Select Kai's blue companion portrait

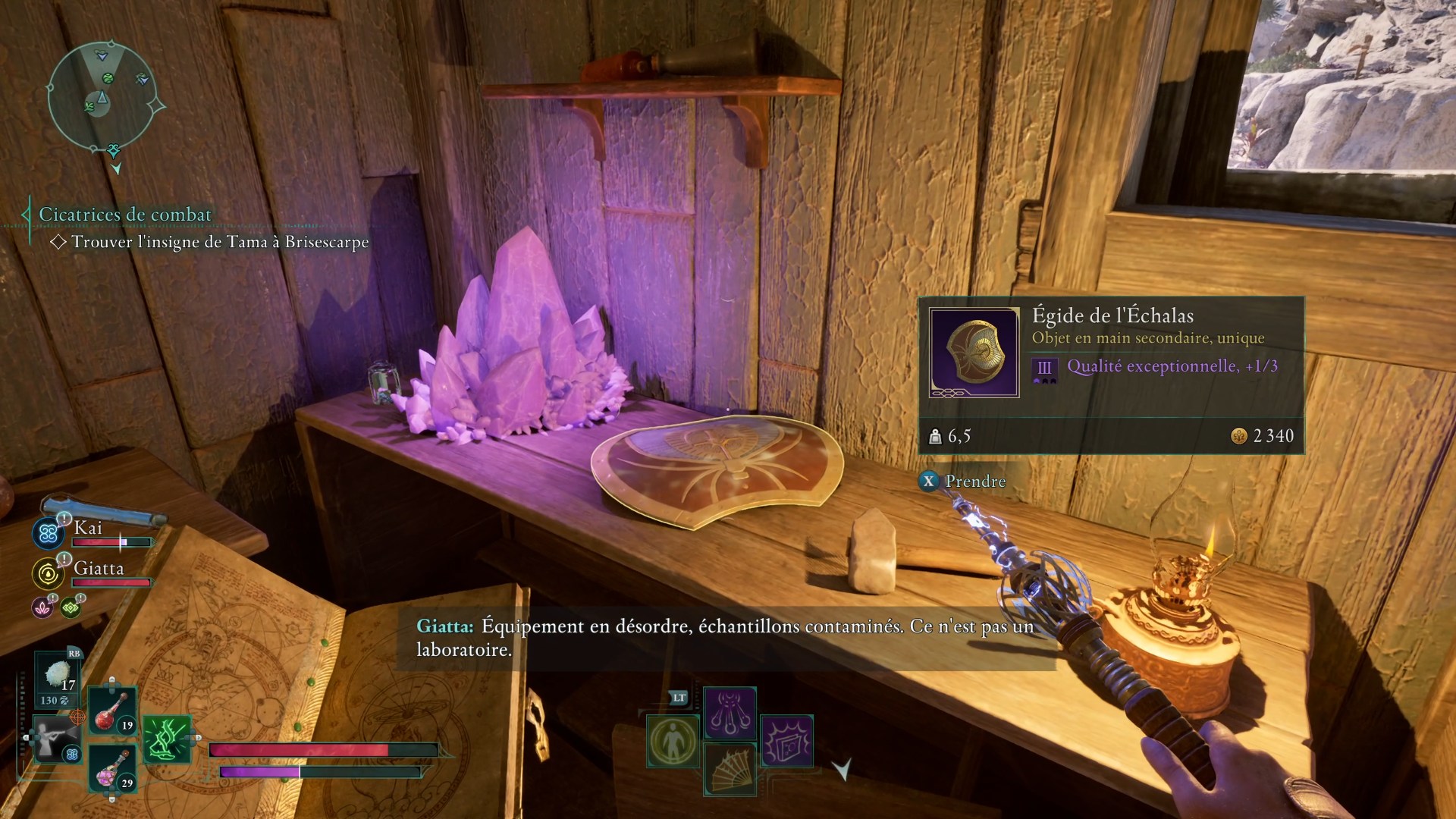click(48, 533)
